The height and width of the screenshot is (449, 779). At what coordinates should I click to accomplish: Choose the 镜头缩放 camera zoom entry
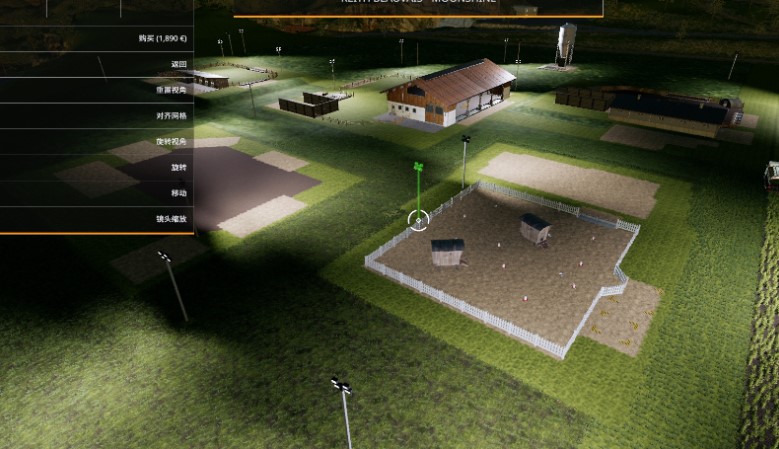pyautogui.click(x=170, y=219)
